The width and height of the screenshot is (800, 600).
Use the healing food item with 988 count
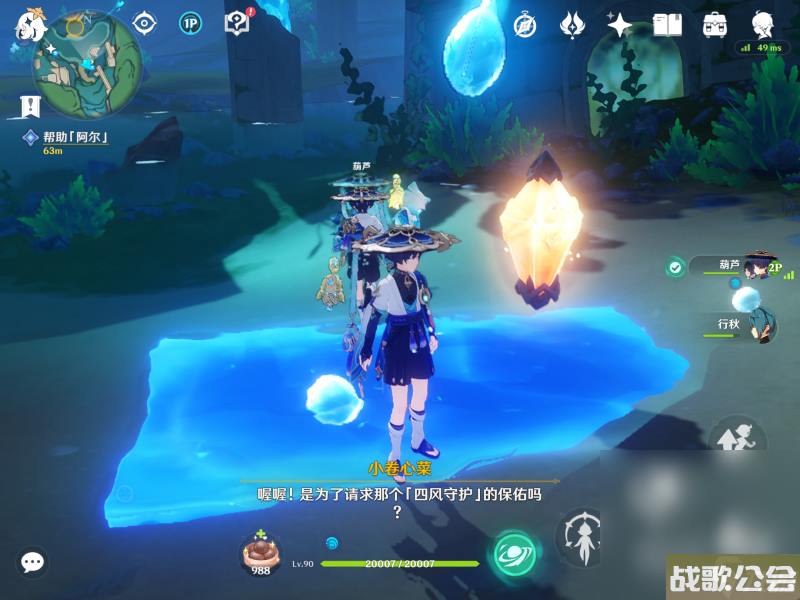click(x=261, y=553)
